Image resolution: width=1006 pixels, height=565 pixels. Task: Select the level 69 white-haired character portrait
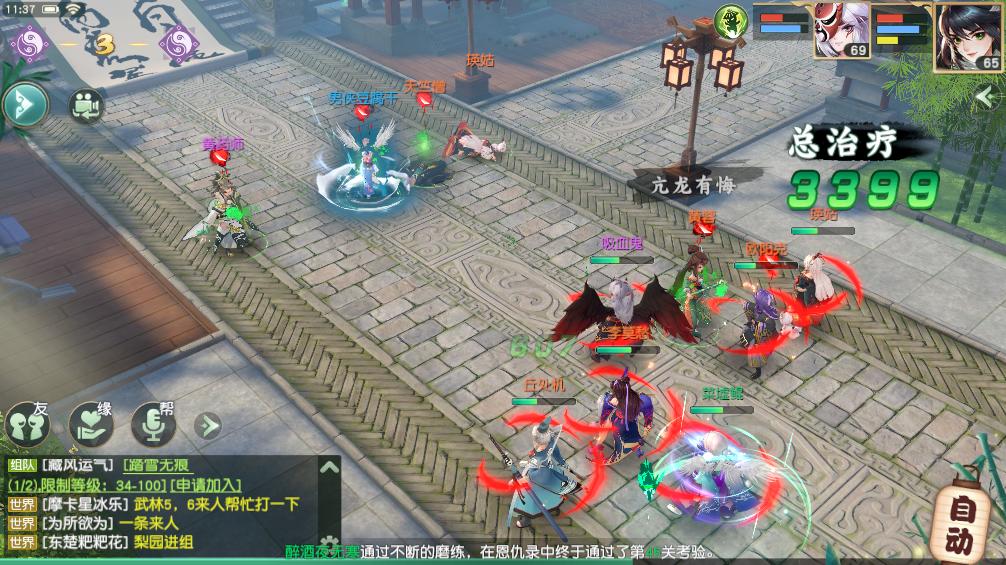point(841,34)
